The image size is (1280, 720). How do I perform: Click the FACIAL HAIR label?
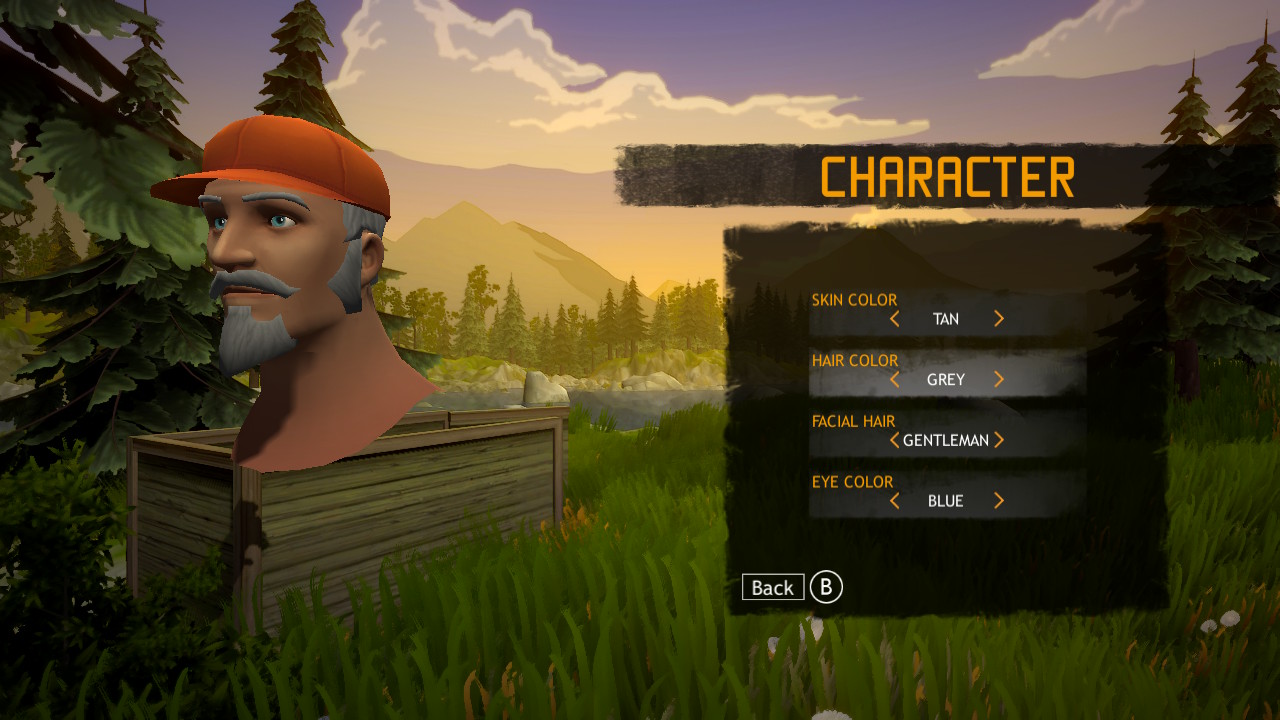[x=852, y=420]
